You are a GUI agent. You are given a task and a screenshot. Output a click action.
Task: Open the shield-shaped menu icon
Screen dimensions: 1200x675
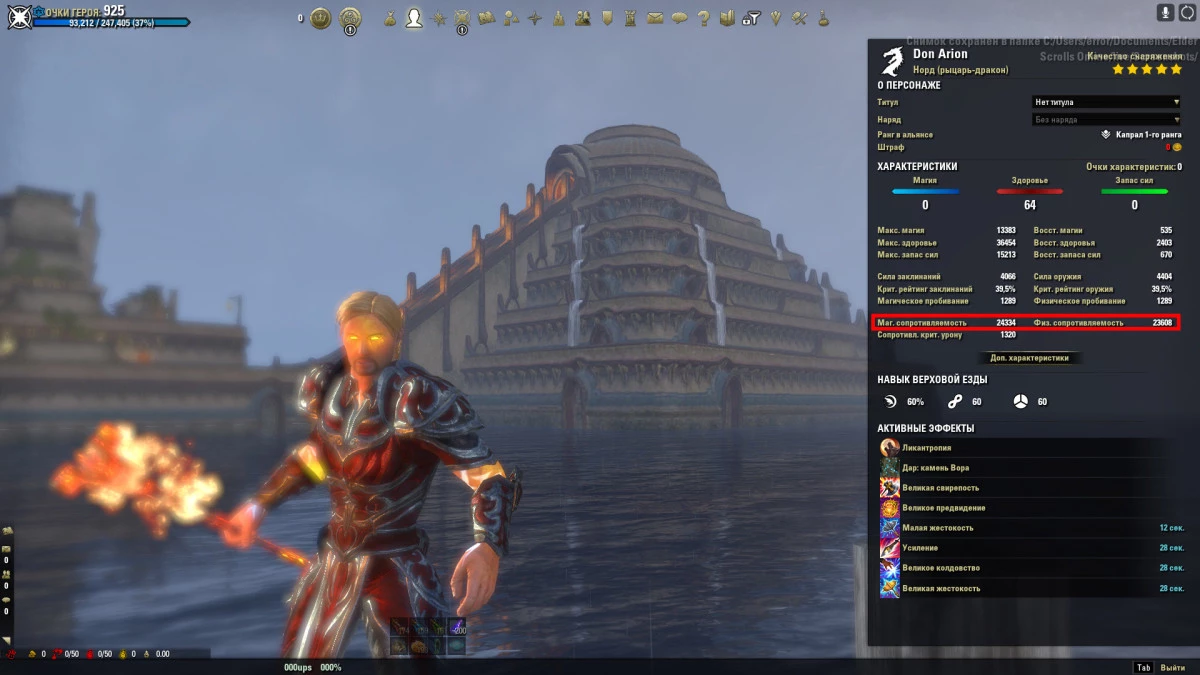click(x=607, y=18)
